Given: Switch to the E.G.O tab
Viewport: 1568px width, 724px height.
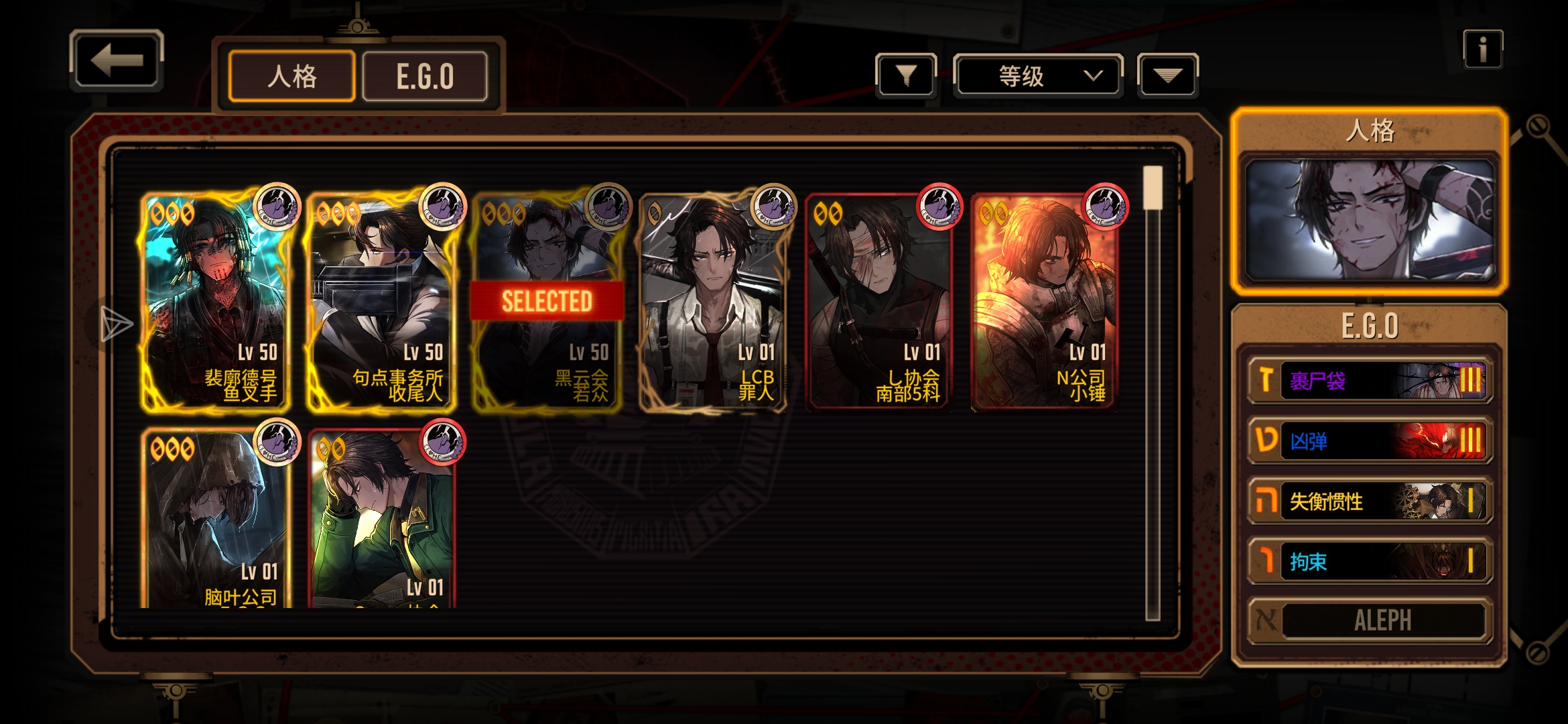Looking at the screenshot, I should [425, 76].
